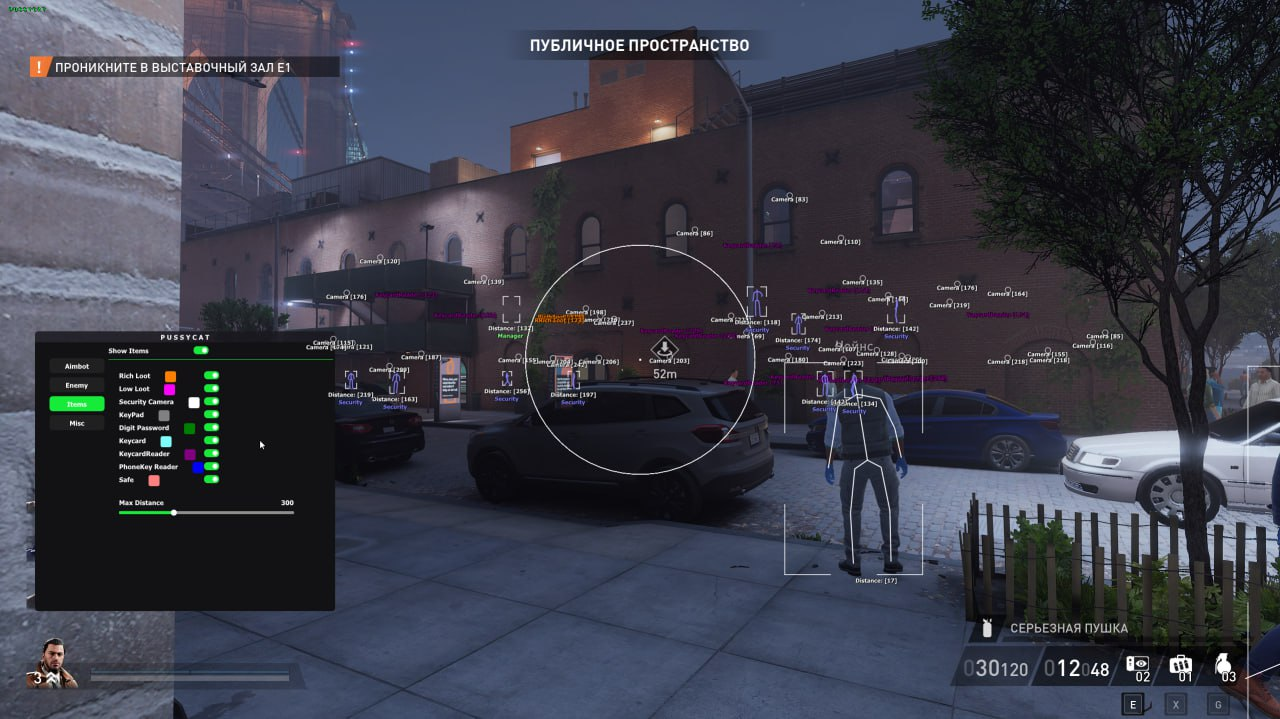Turn off the Rich Loot toggle
This screenshot has width=1280, height=719.
coord(211,376)
